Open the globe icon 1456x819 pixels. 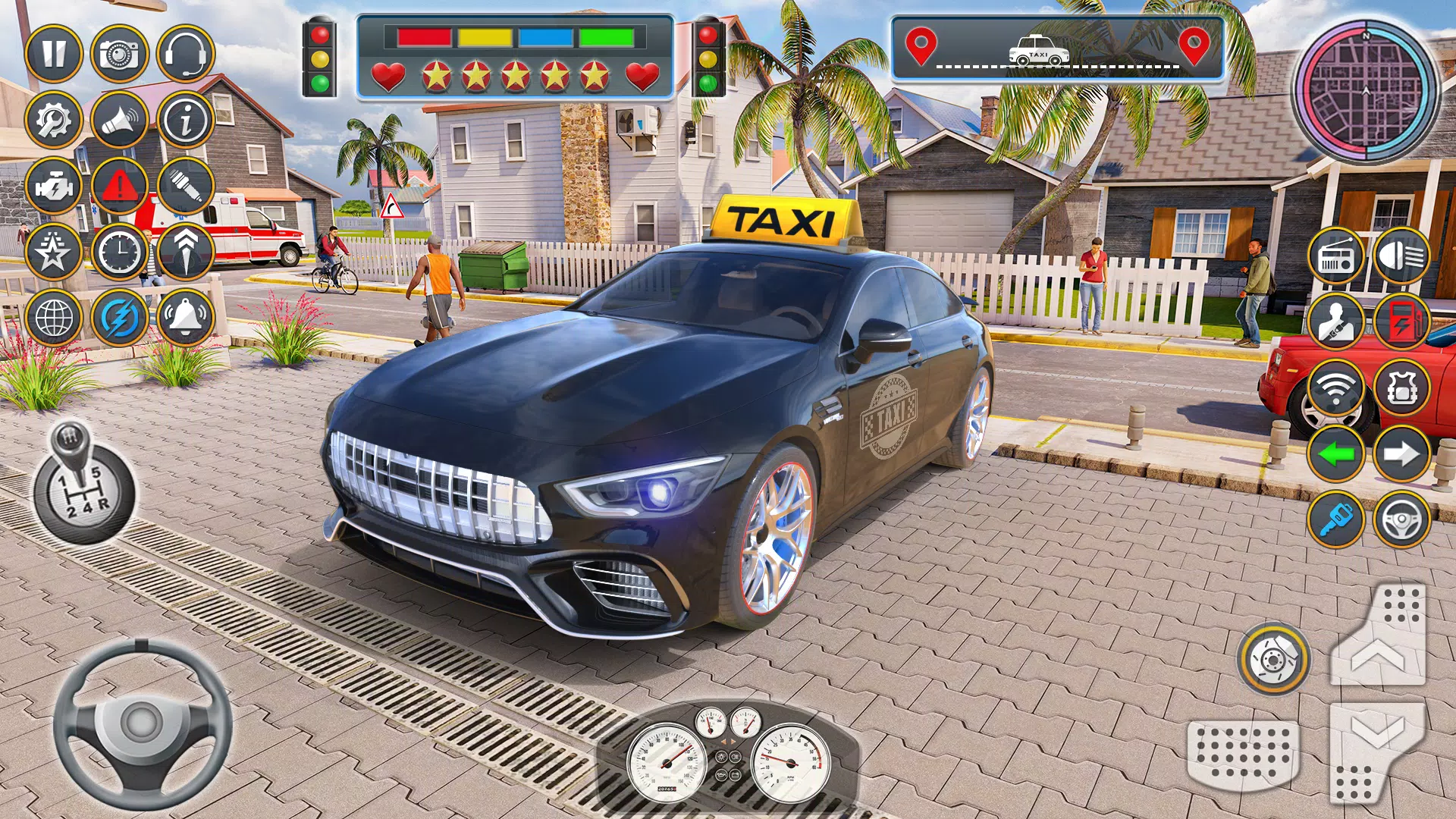pos(53,317)
